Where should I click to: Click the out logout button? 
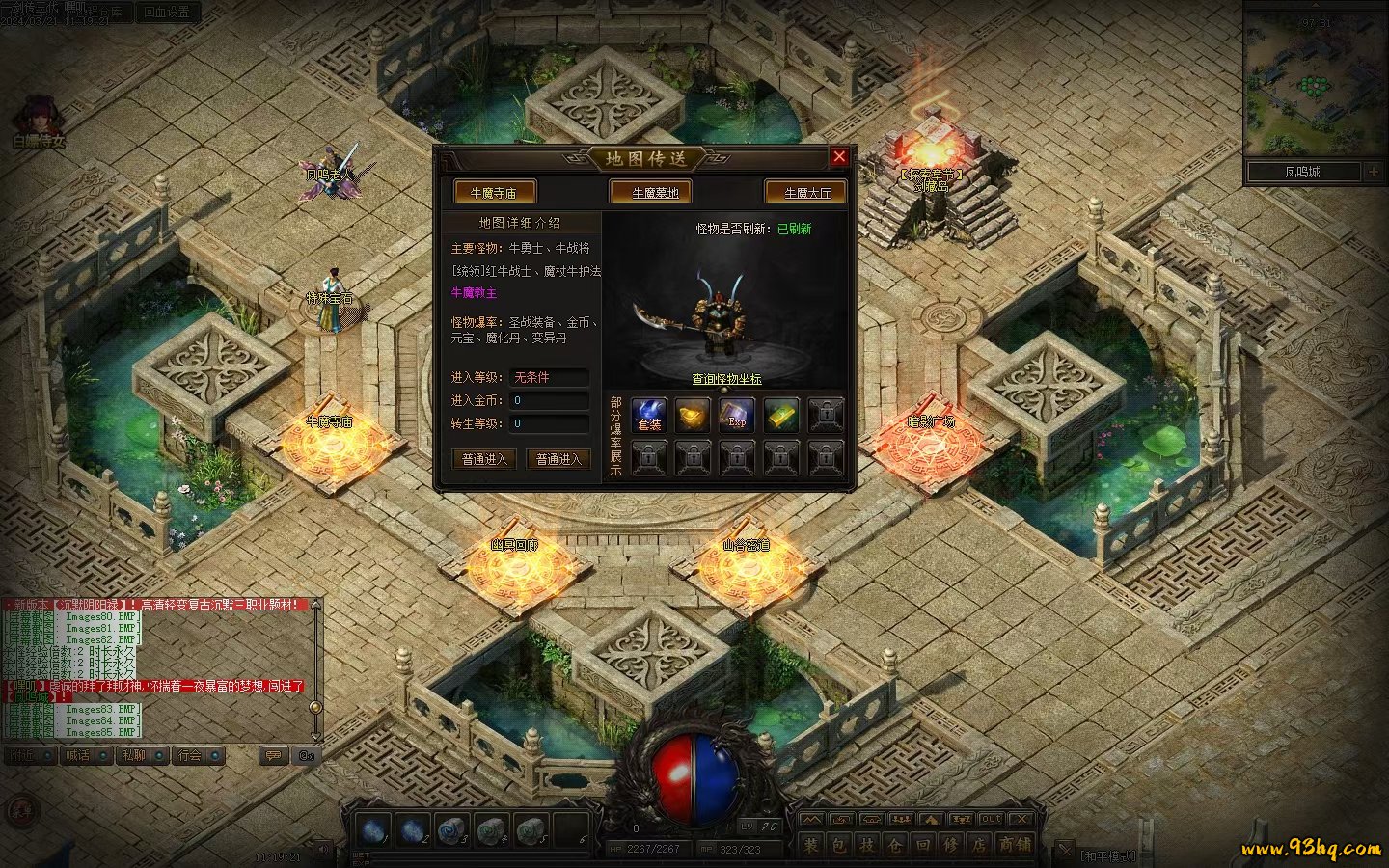point(991,819)
